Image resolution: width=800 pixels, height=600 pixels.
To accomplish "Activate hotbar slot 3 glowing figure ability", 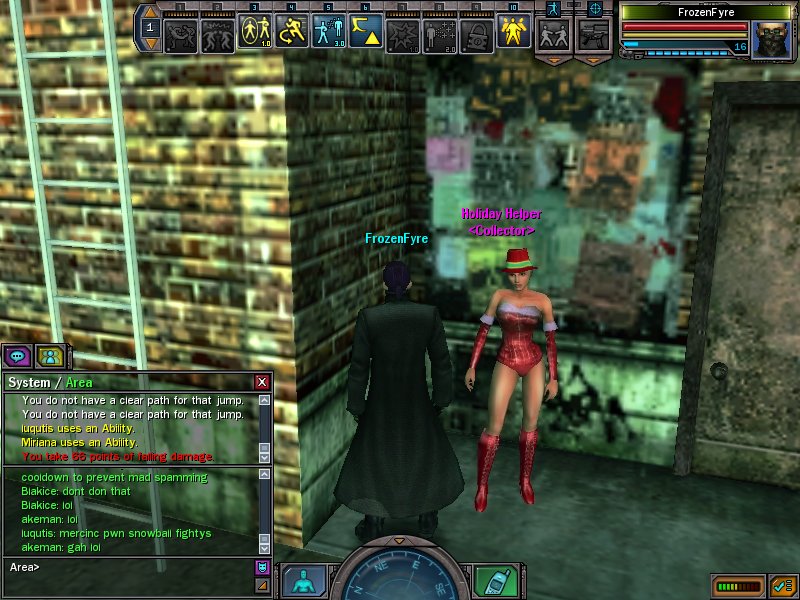I will click(255, 34).
